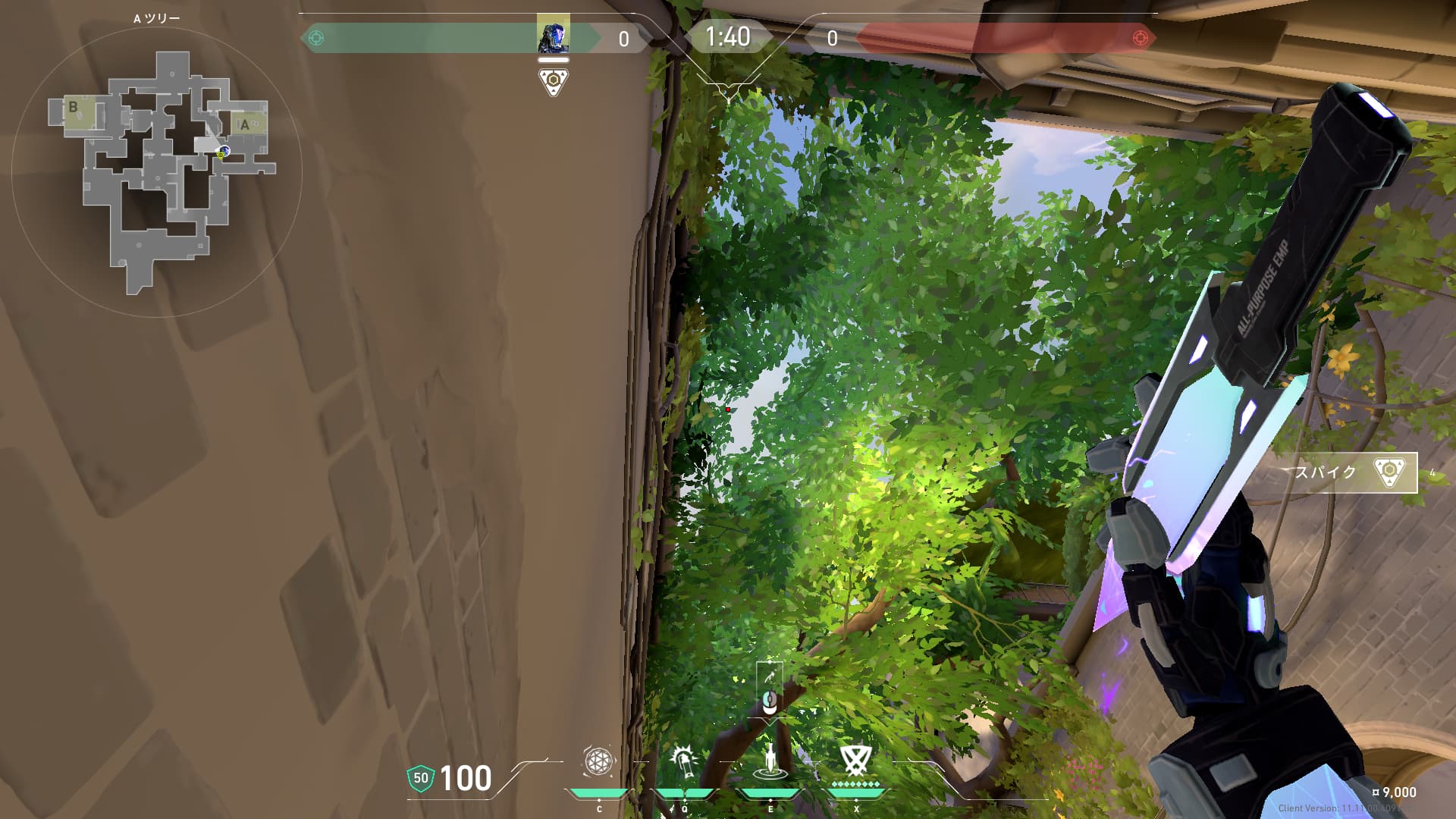Image resolution: width=1456 pixels, height=819 pixels.
Task: Select the B site marker on the minimap
Action: (x=74, y=107)
